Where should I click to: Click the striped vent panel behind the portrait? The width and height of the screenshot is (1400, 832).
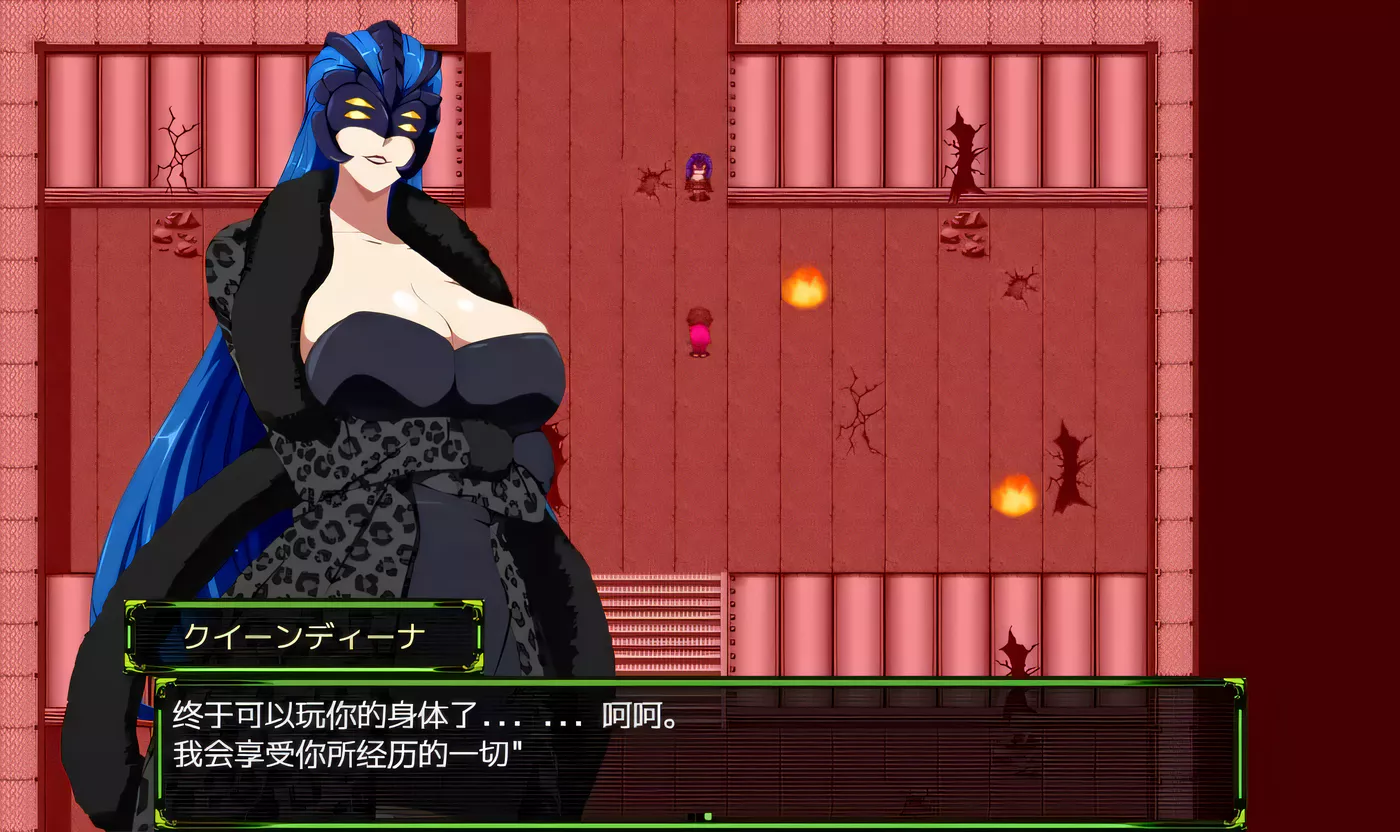660,620
